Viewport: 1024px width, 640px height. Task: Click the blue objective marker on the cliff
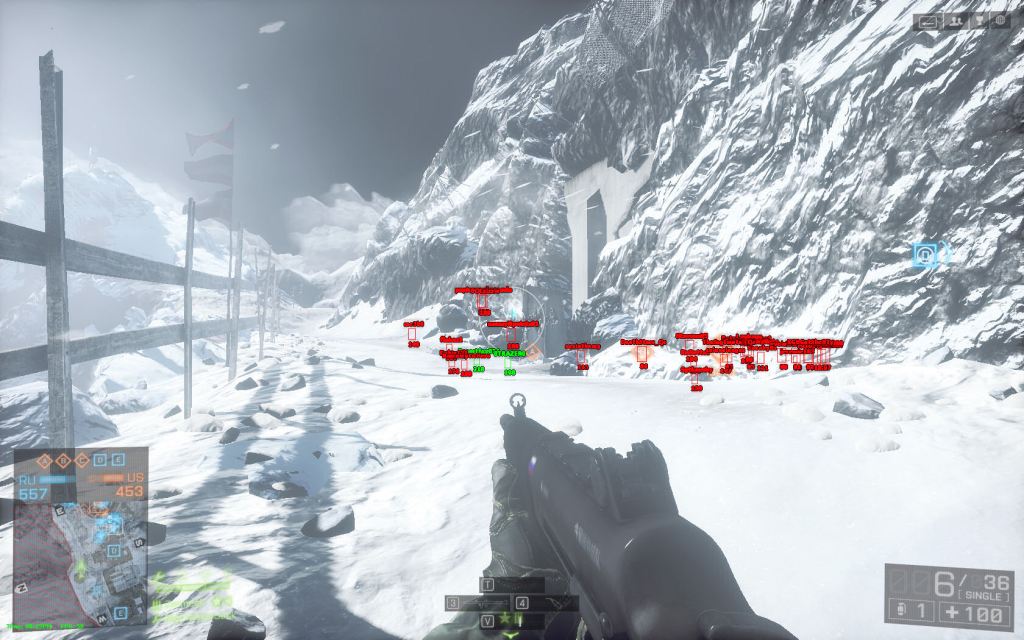pos(927,256)
